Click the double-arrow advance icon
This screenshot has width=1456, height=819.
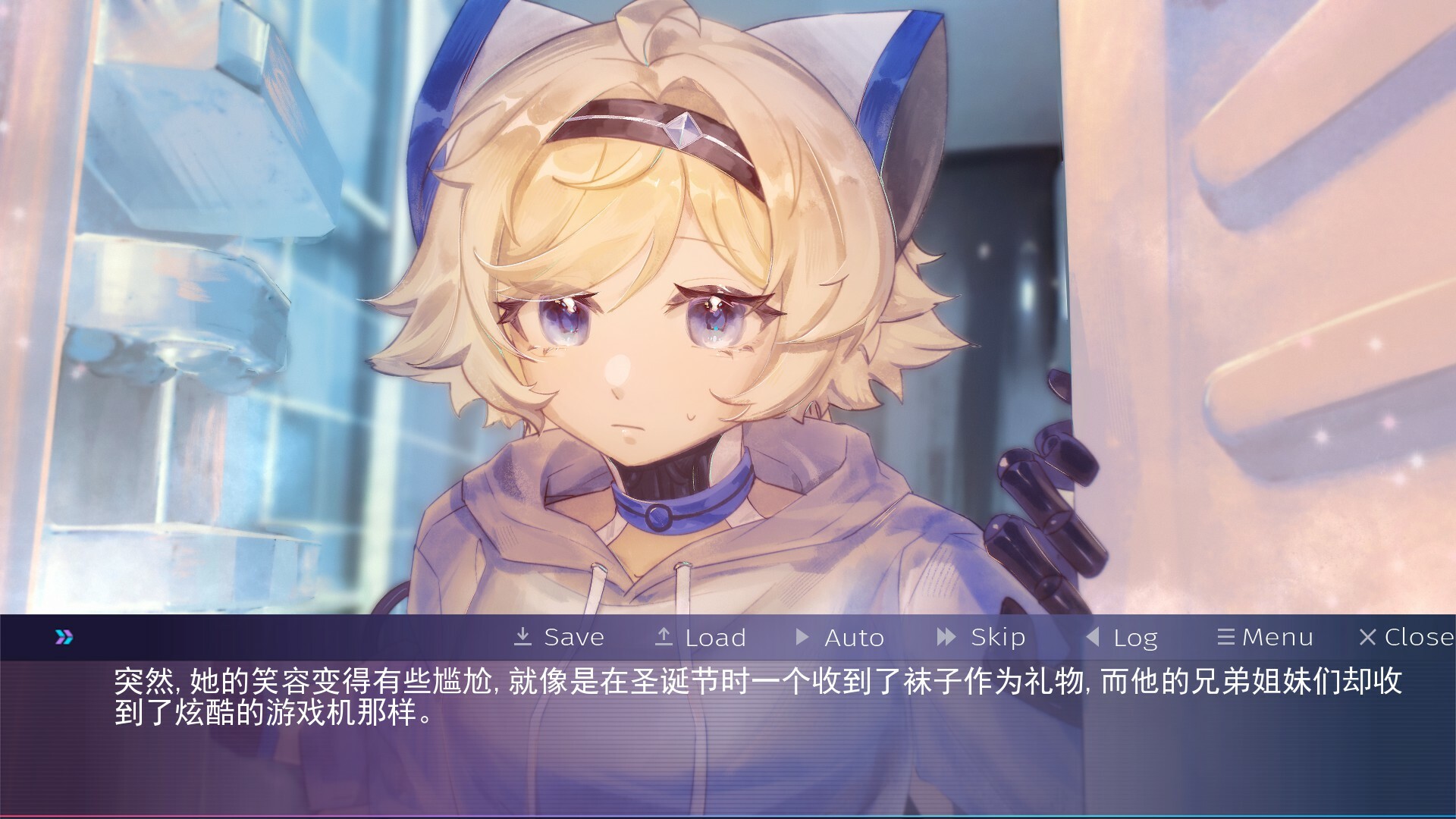point(64,637)
